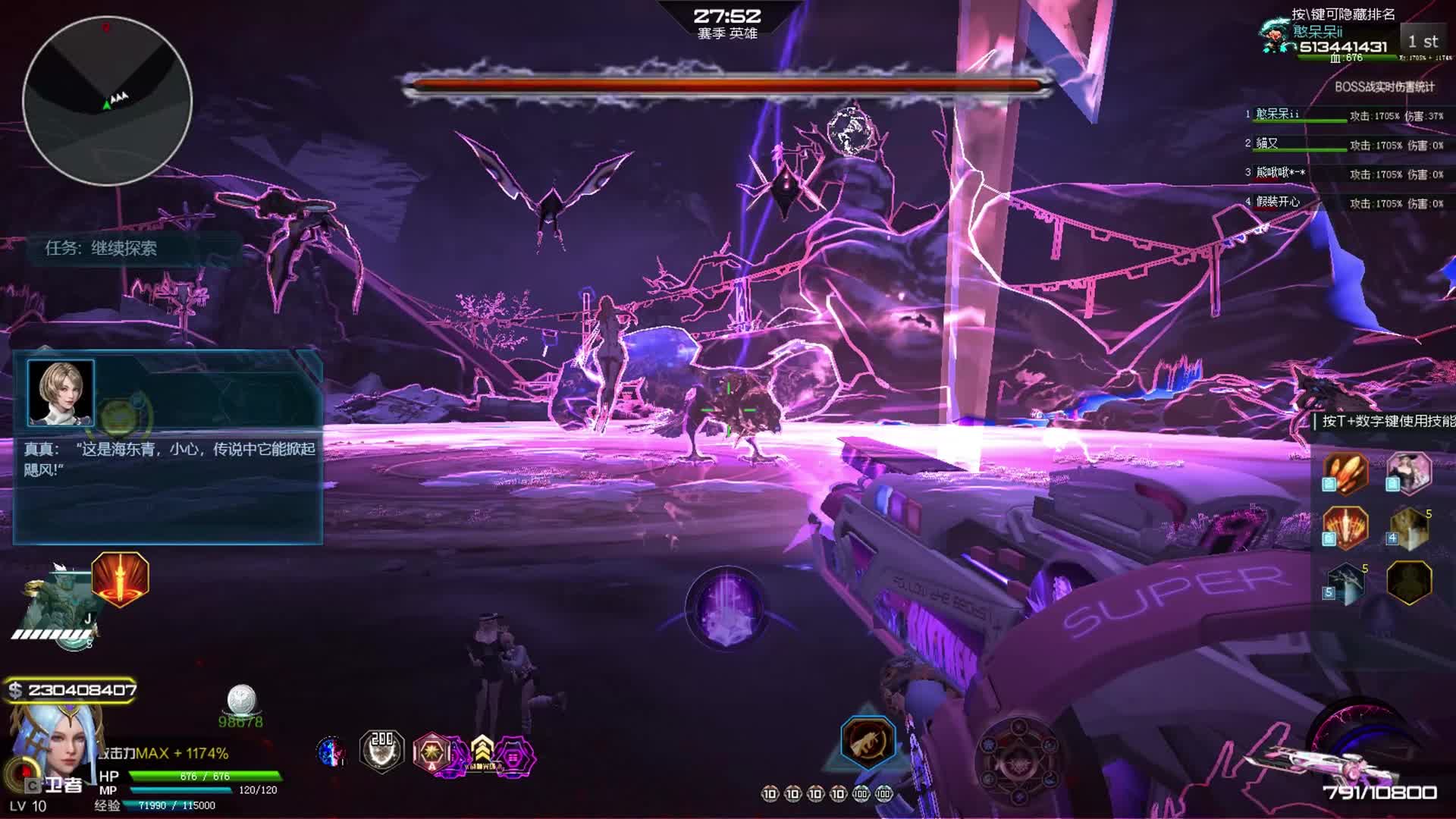
Task: Click the silver eagle coin icon
Action: tap(241, 701)
